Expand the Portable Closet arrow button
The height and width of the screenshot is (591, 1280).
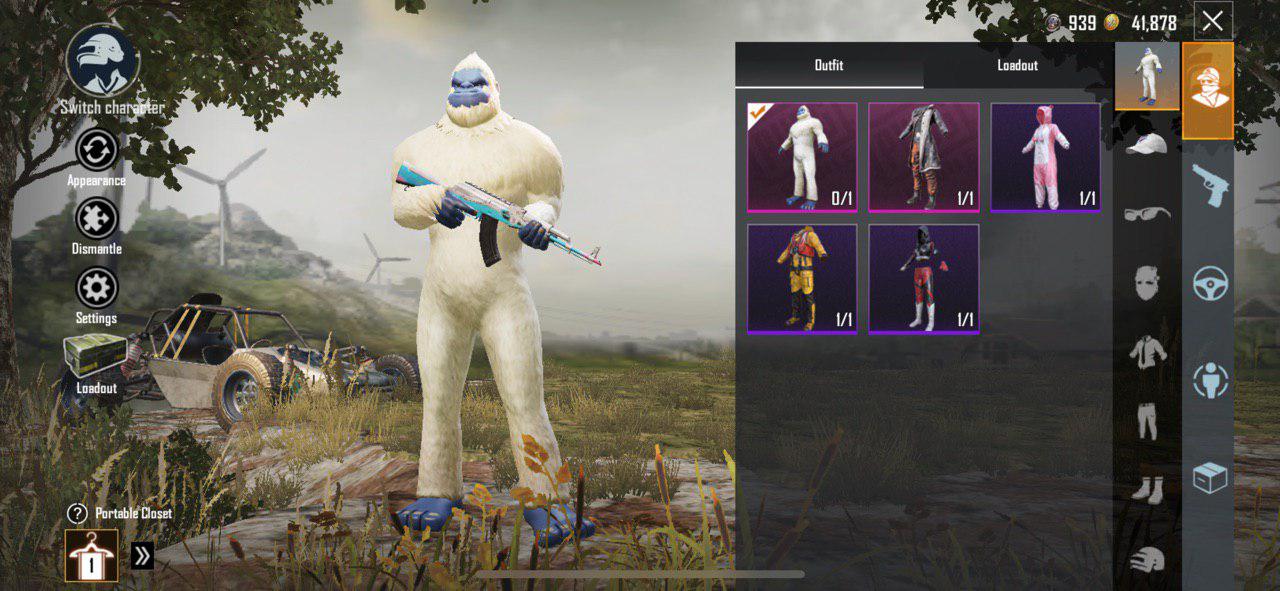pyautogui.click(x=142, y=555)
